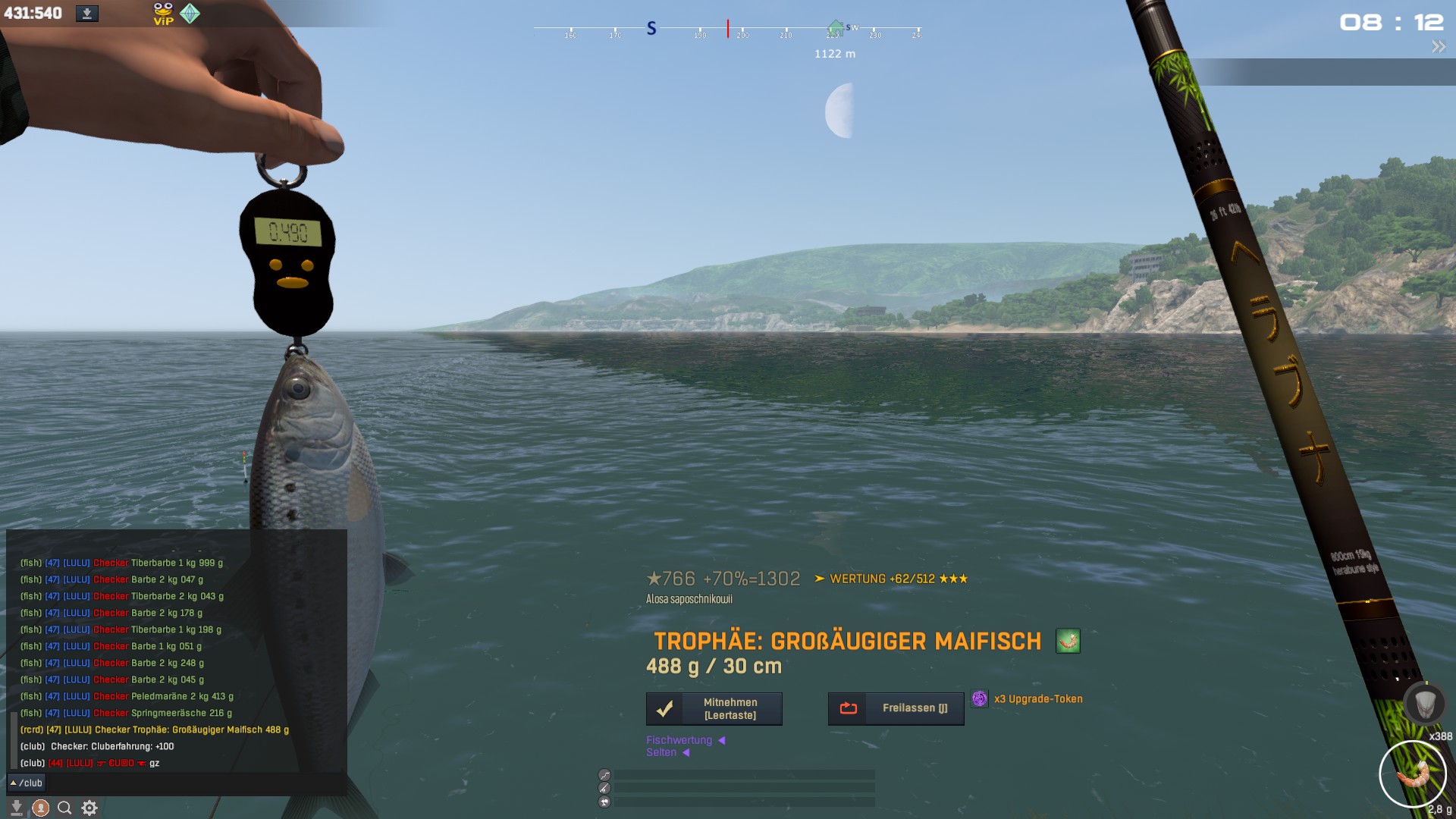Switch chat channel via /club selector
Viewport: 1456px width, 819px height.
point(27,783)
